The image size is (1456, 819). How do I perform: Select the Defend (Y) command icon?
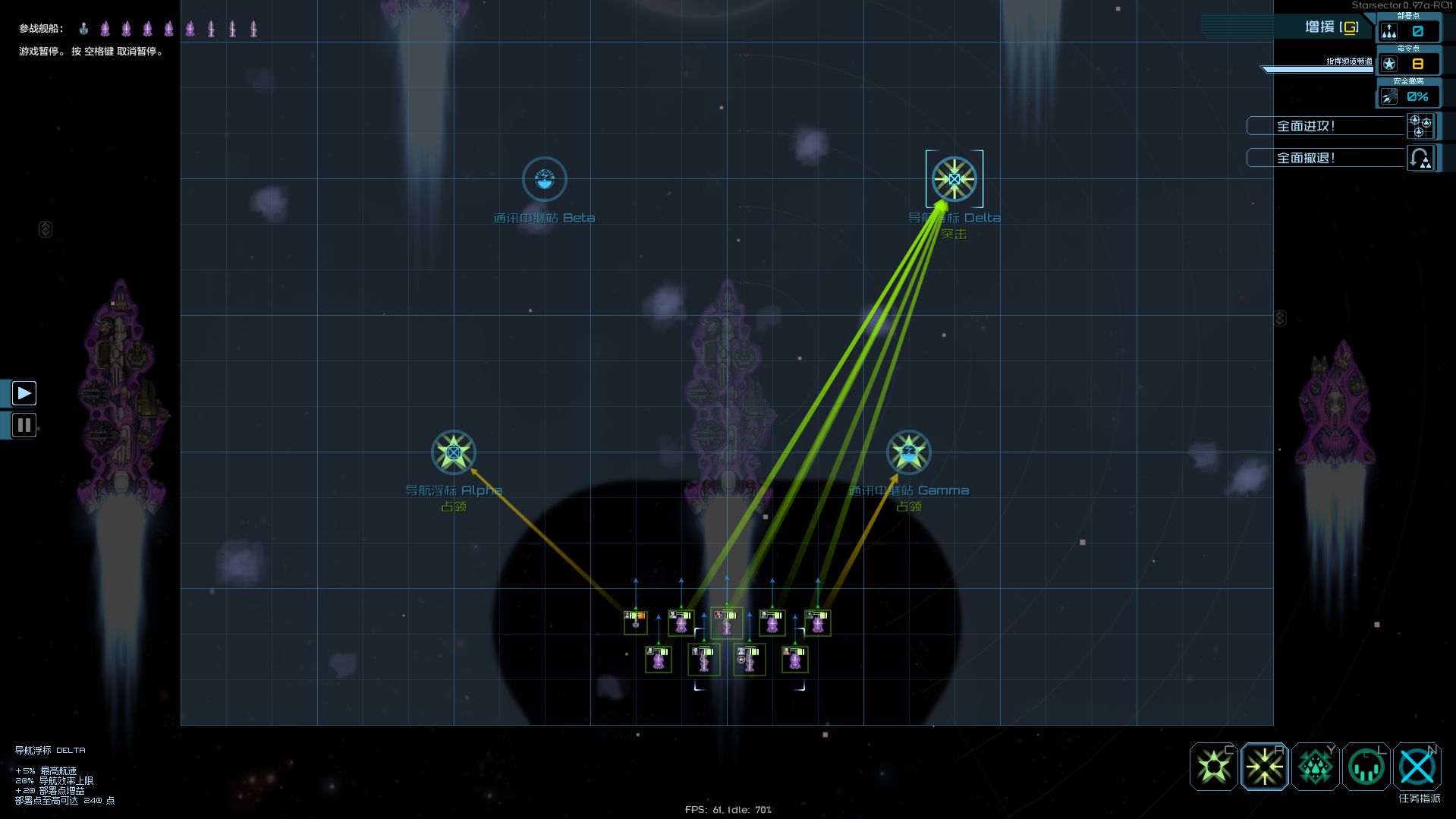[1315, 767]
